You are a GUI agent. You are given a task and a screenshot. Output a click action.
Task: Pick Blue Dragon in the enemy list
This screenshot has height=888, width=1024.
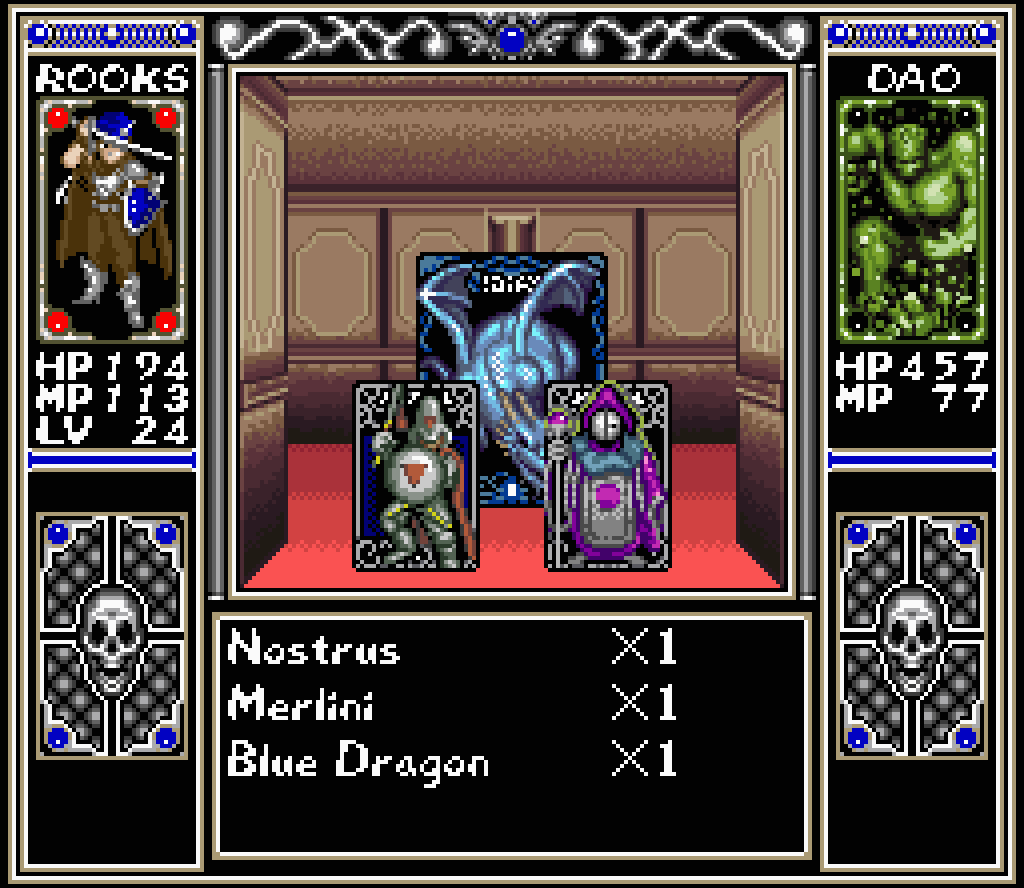(x=359, y=761)
